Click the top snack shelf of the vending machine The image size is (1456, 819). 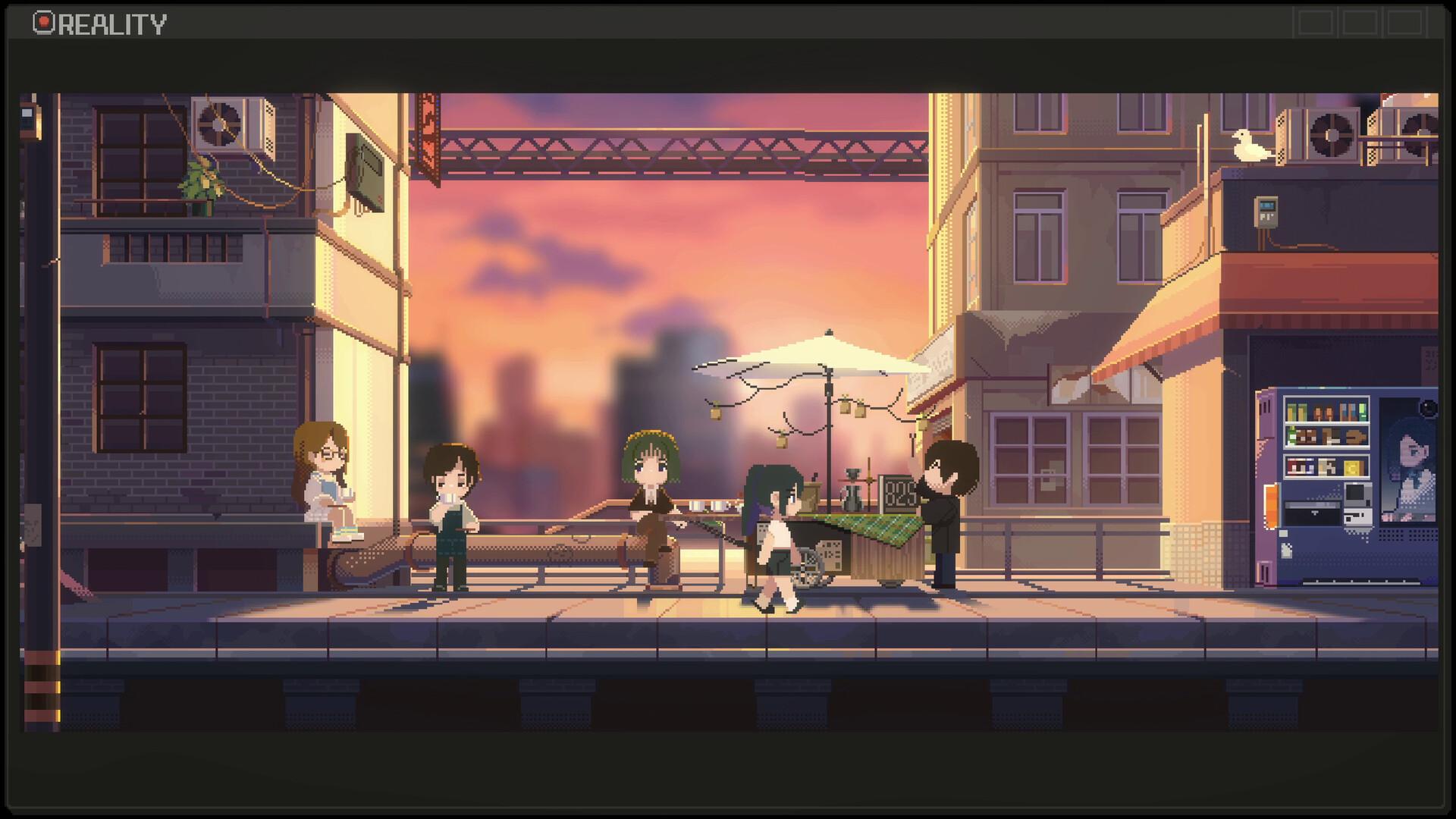[1326, 409]
